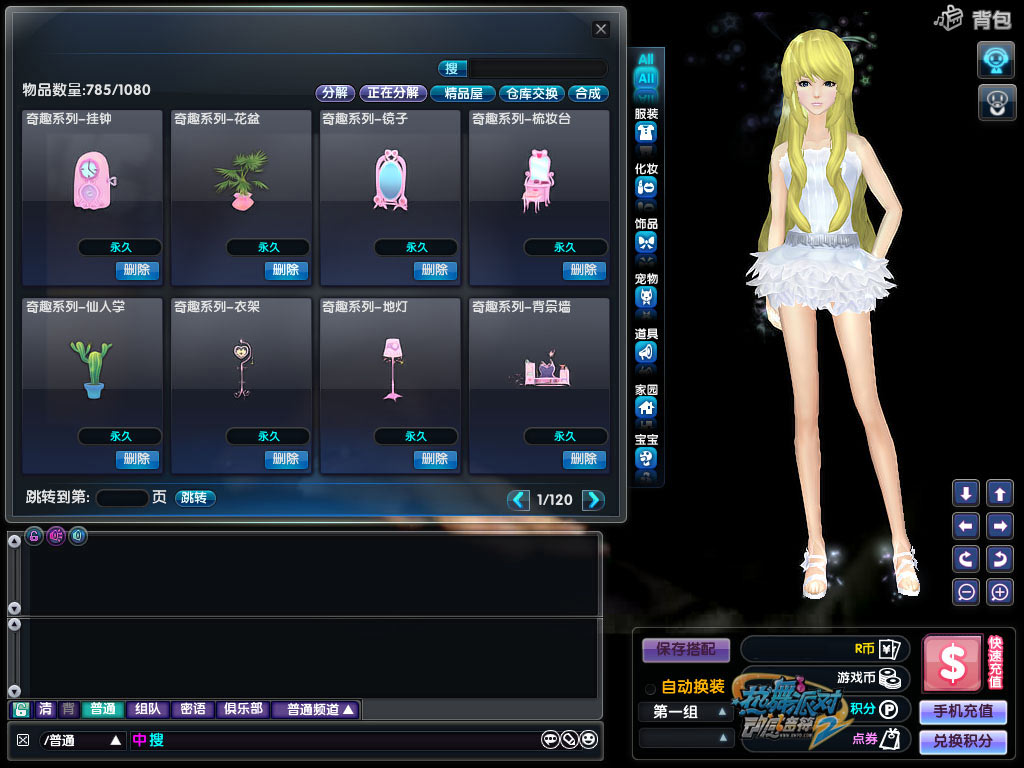Delete the 奇趣系列-花盆 flowerpot item
Viewport: 1024px width, 768px height.
click(286, 270)
